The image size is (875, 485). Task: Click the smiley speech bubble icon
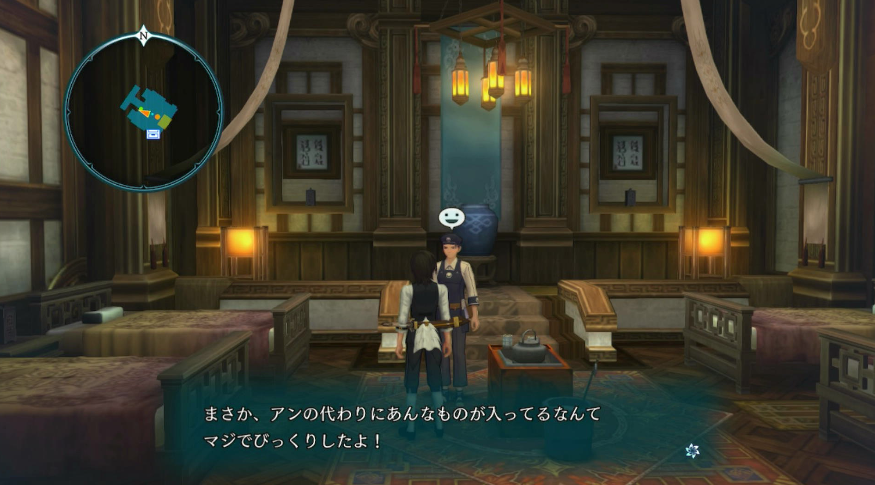tap(451, 217)
